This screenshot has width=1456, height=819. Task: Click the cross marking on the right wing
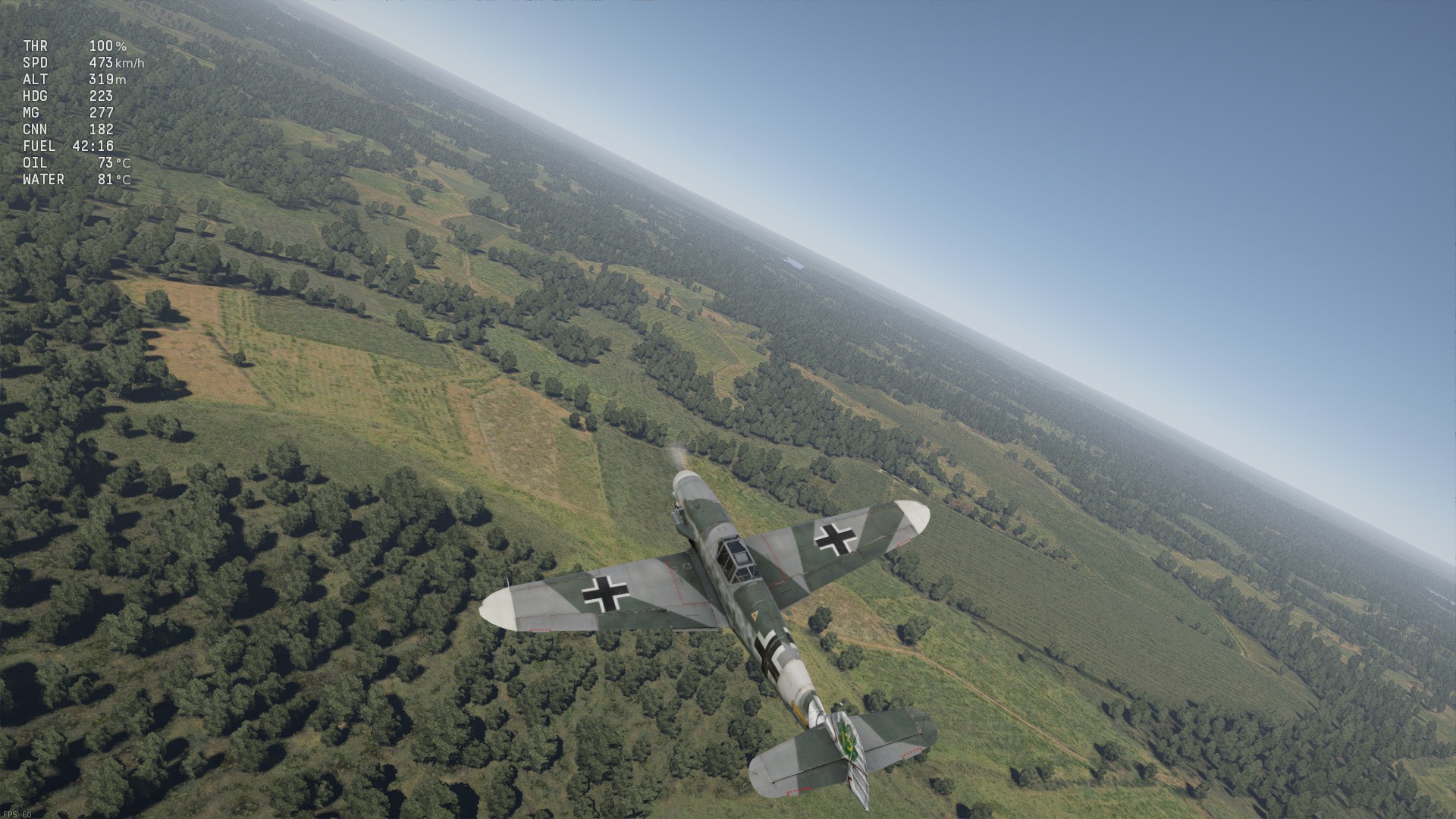(834, 536)
